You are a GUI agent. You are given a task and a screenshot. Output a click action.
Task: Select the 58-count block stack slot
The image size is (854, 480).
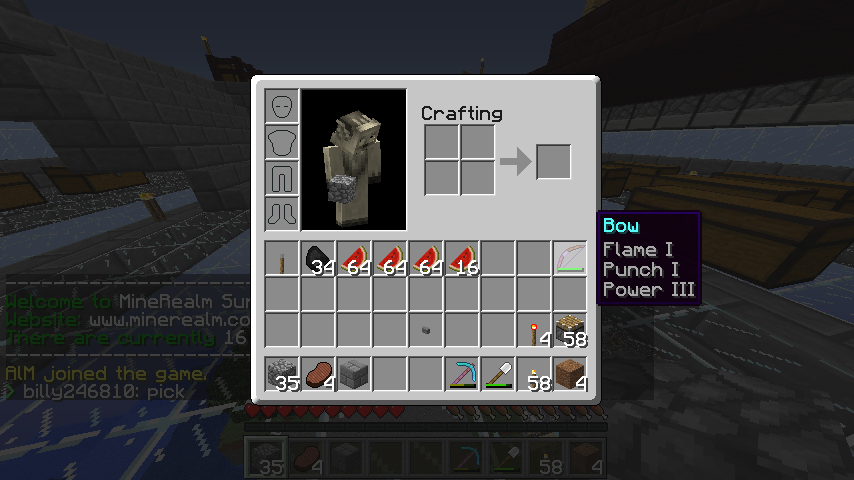570,330
